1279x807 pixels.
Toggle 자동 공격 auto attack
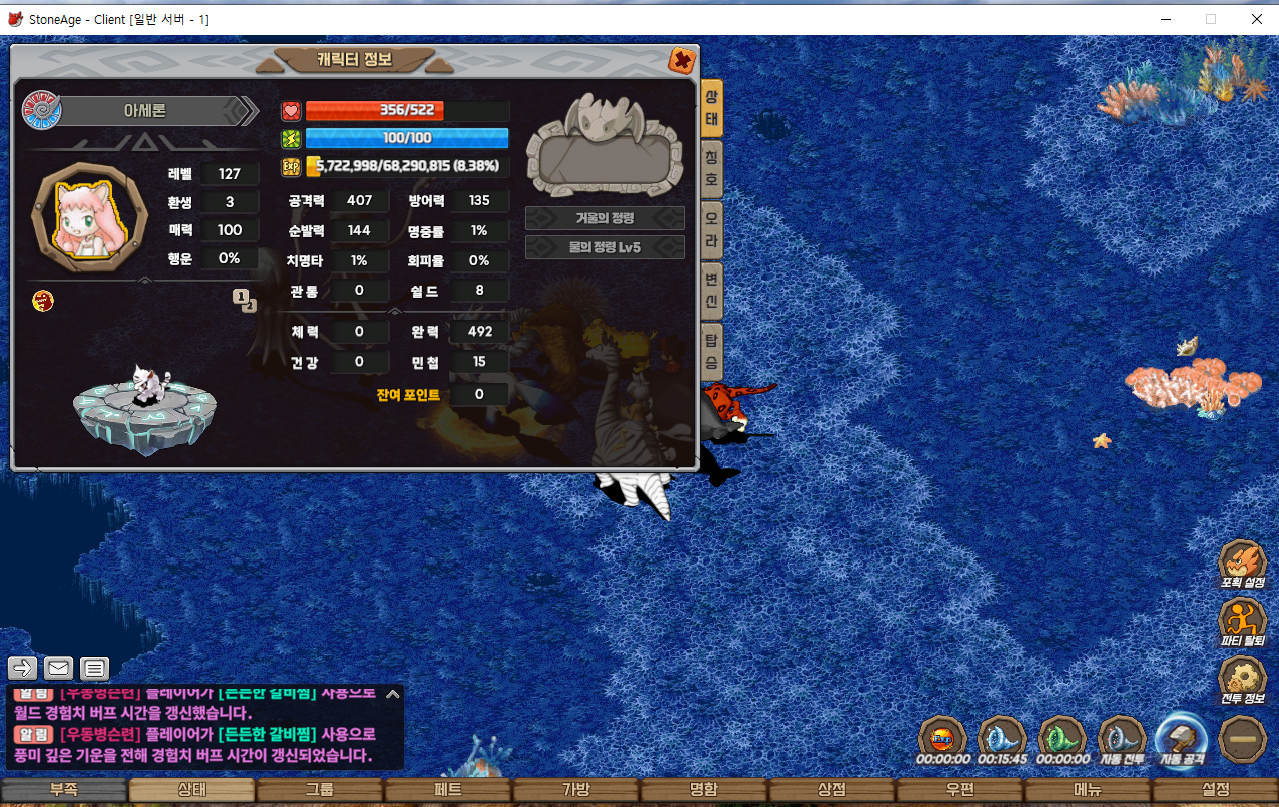pos(1182,738)
